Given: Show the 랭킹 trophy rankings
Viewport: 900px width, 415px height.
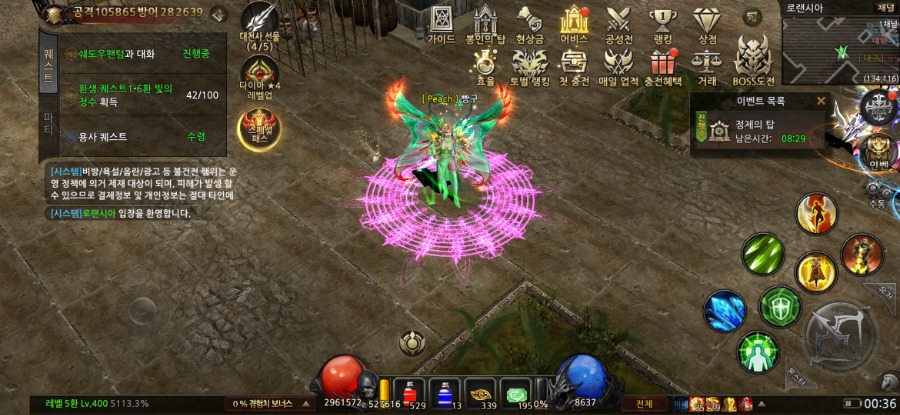Looking at the screenshot, I should click(x=664, y=22).
